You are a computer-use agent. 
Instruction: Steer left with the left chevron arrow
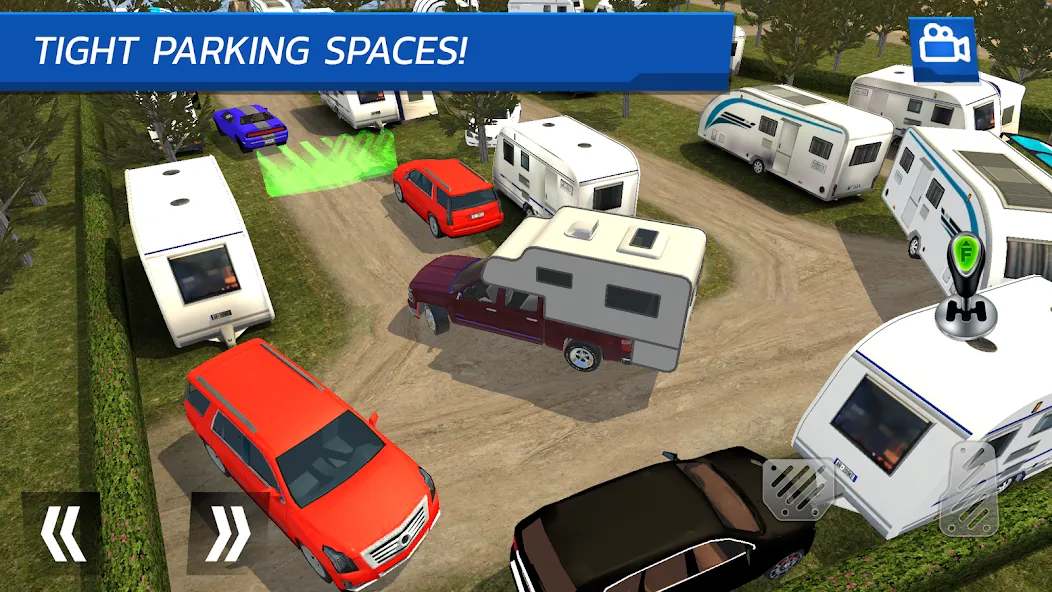click(61, 531)
